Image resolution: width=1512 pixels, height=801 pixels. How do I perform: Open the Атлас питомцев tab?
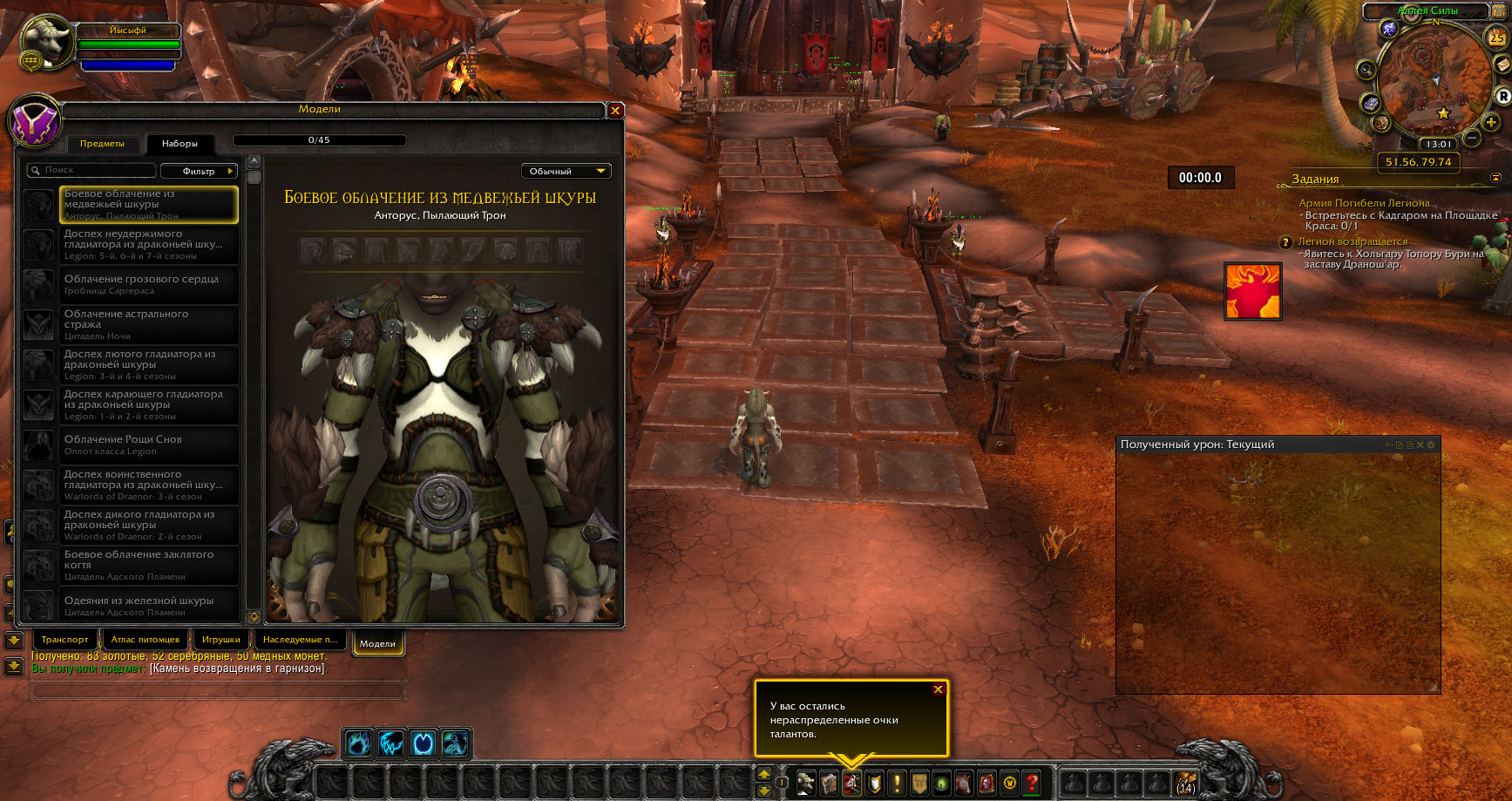[x=146, y=640]
